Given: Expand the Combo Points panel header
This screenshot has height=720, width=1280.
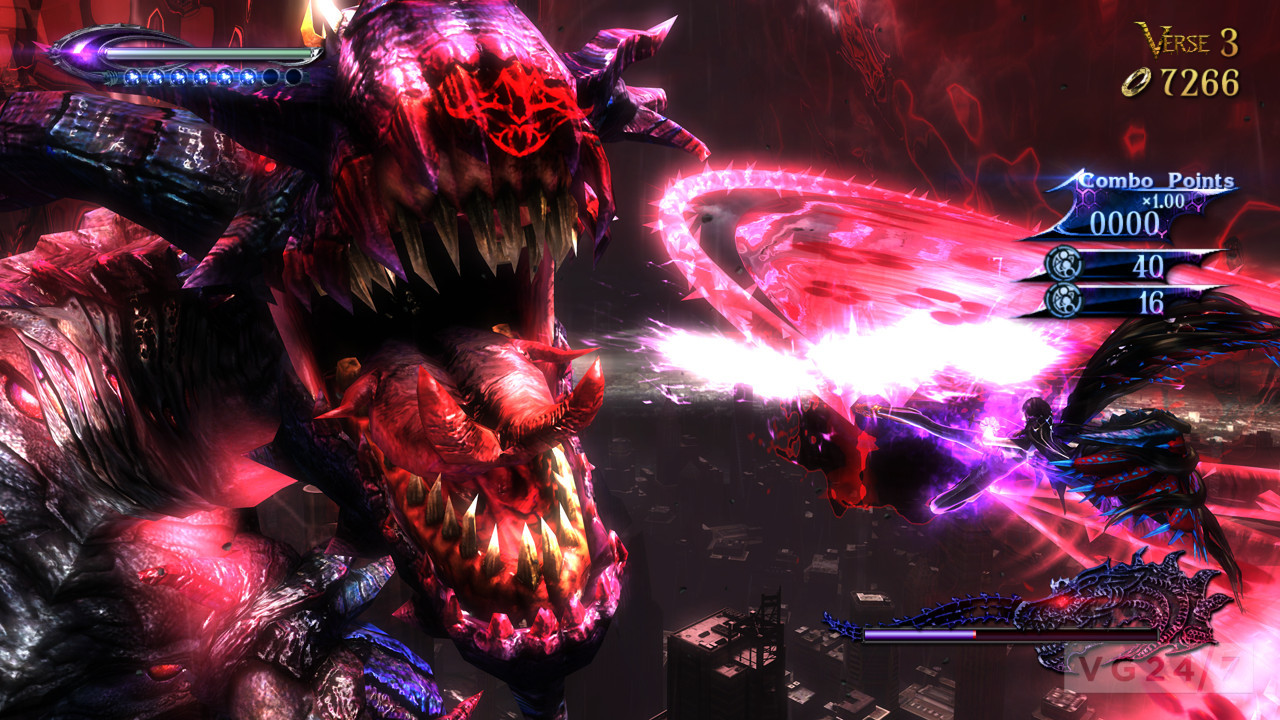Looking at the screenshot, I should (1155, 180).
